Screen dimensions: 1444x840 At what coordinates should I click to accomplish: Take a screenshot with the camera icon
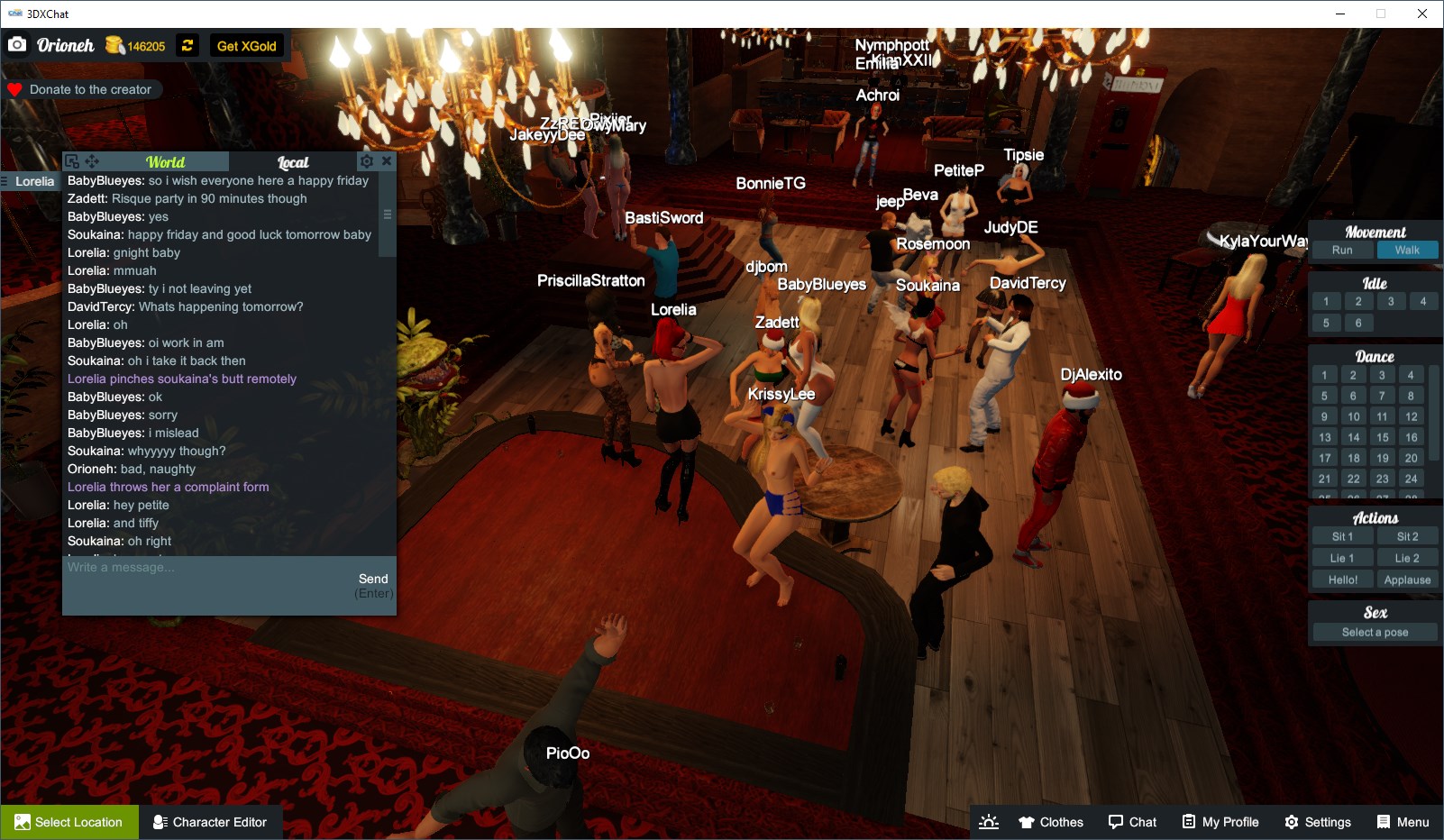point(17,44)
